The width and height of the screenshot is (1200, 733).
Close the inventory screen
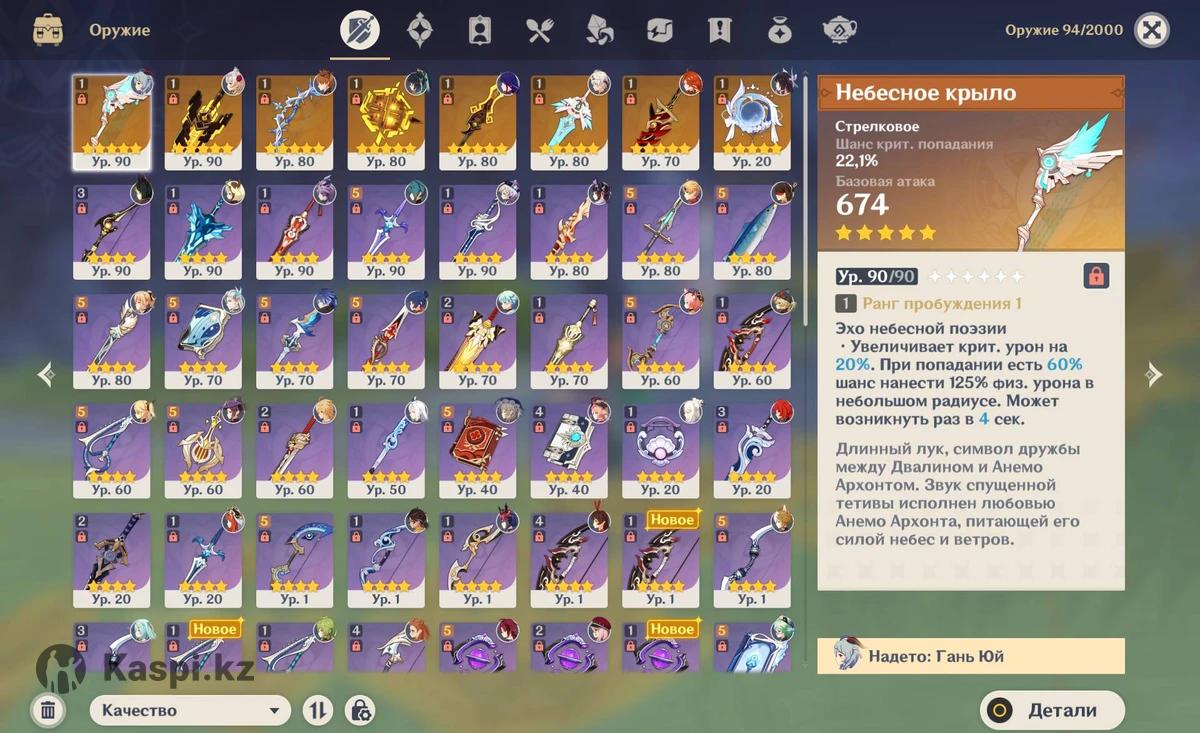(1152, 30)
